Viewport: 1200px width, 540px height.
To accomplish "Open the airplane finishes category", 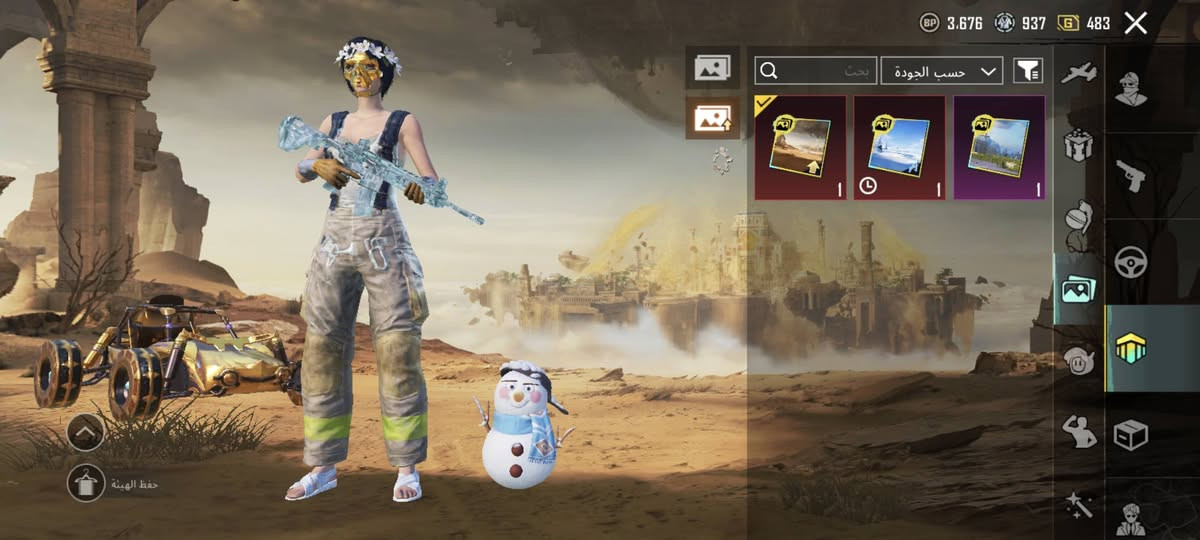I will click(x=1079, y=73).
